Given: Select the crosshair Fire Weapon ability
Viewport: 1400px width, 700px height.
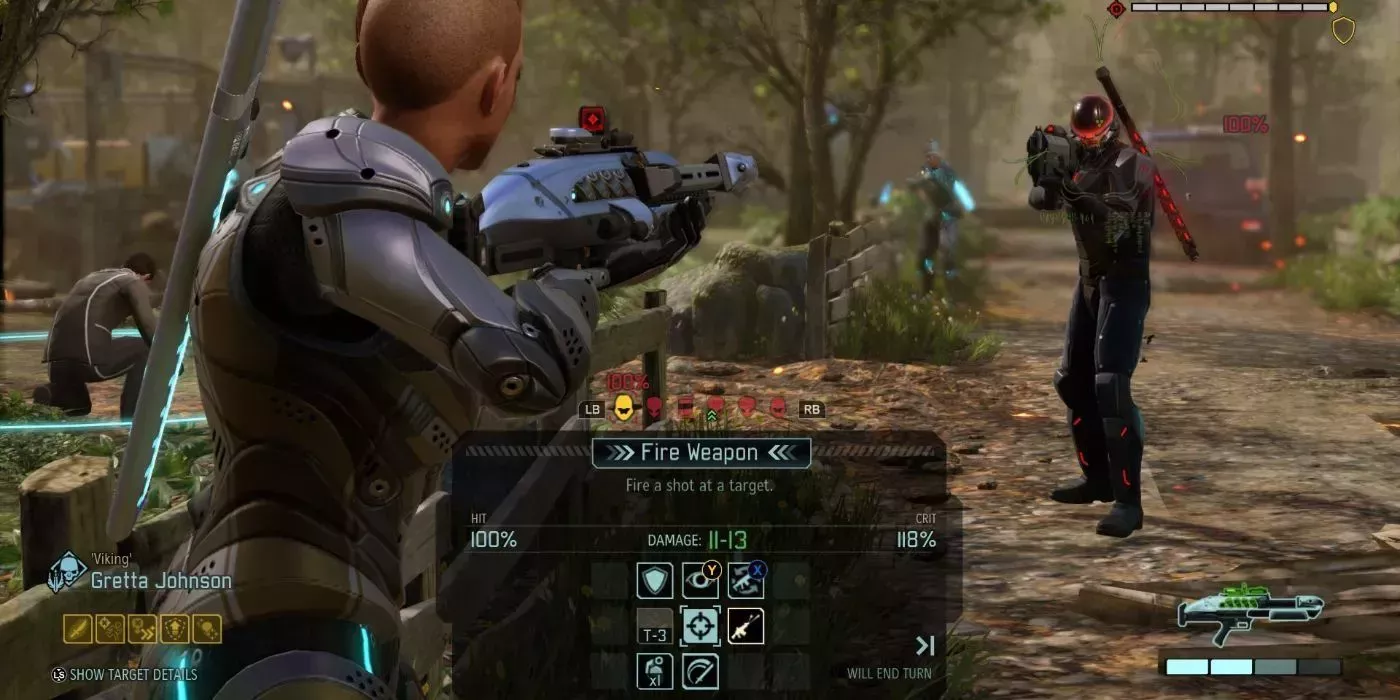Looking at the screenshot, I should coord(700,626).
